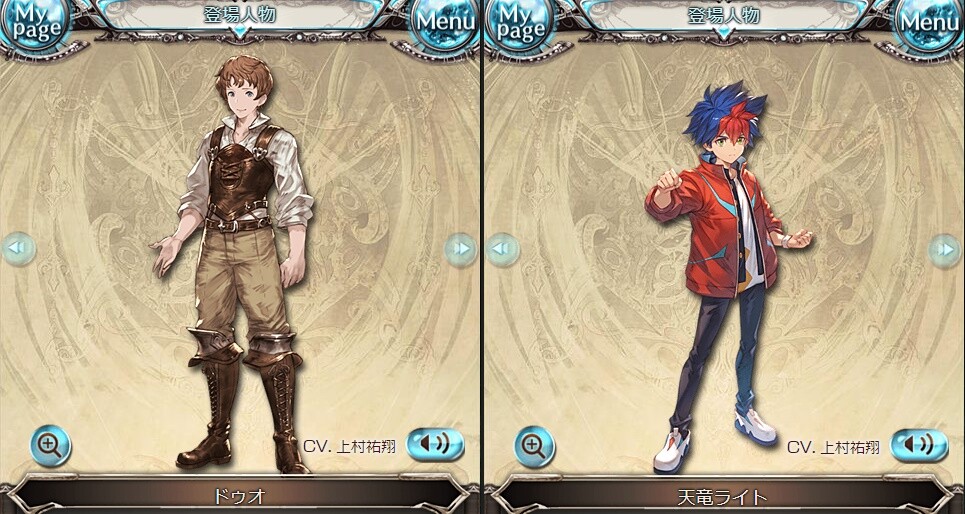Open My Page from the ドゥオ panel
Screen dimensions: 965x514
(35, 25)
